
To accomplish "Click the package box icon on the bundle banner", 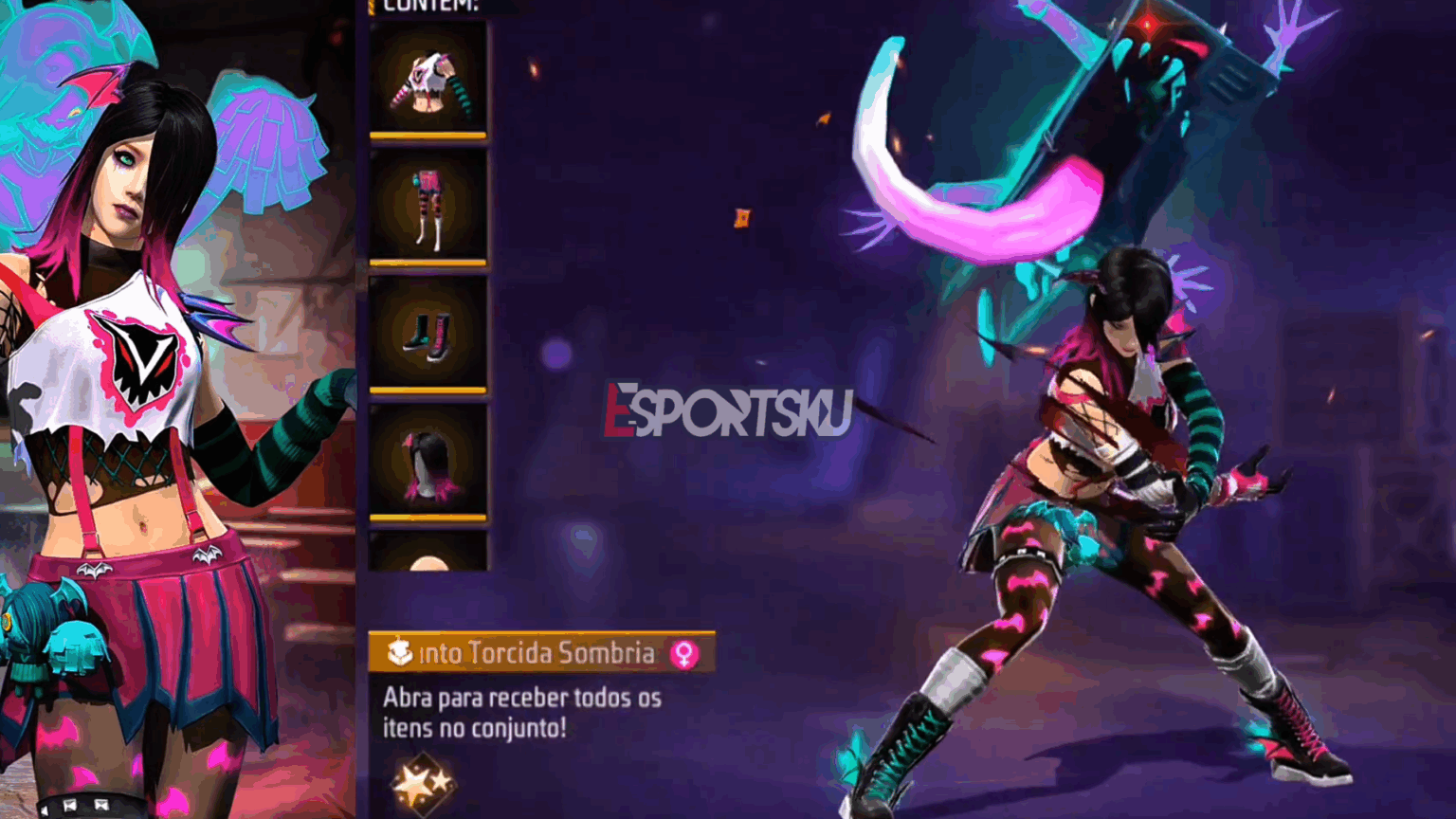I will click(403, 653).
